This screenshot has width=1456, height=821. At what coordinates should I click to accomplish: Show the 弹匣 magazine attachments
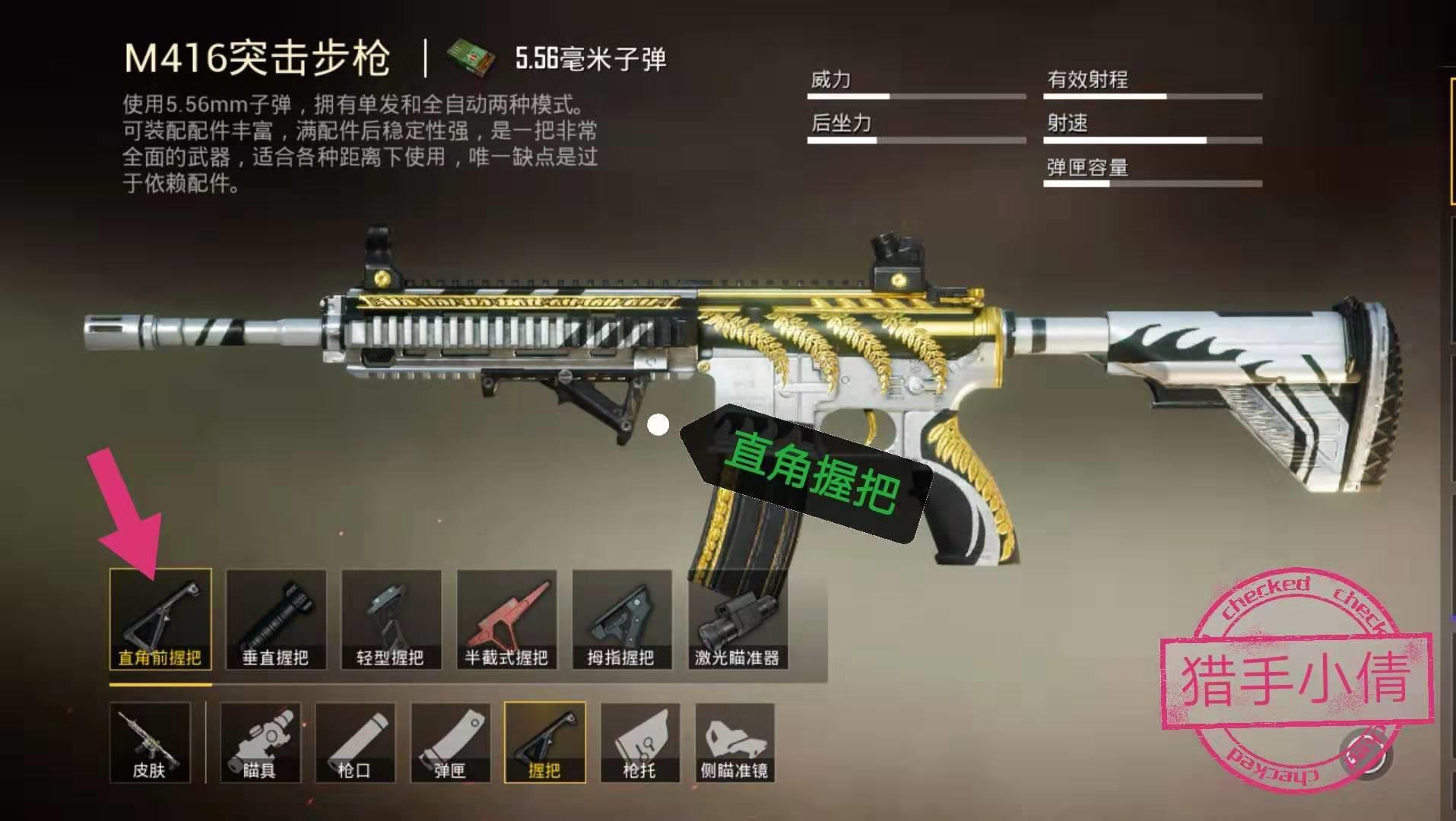point(450,743)
